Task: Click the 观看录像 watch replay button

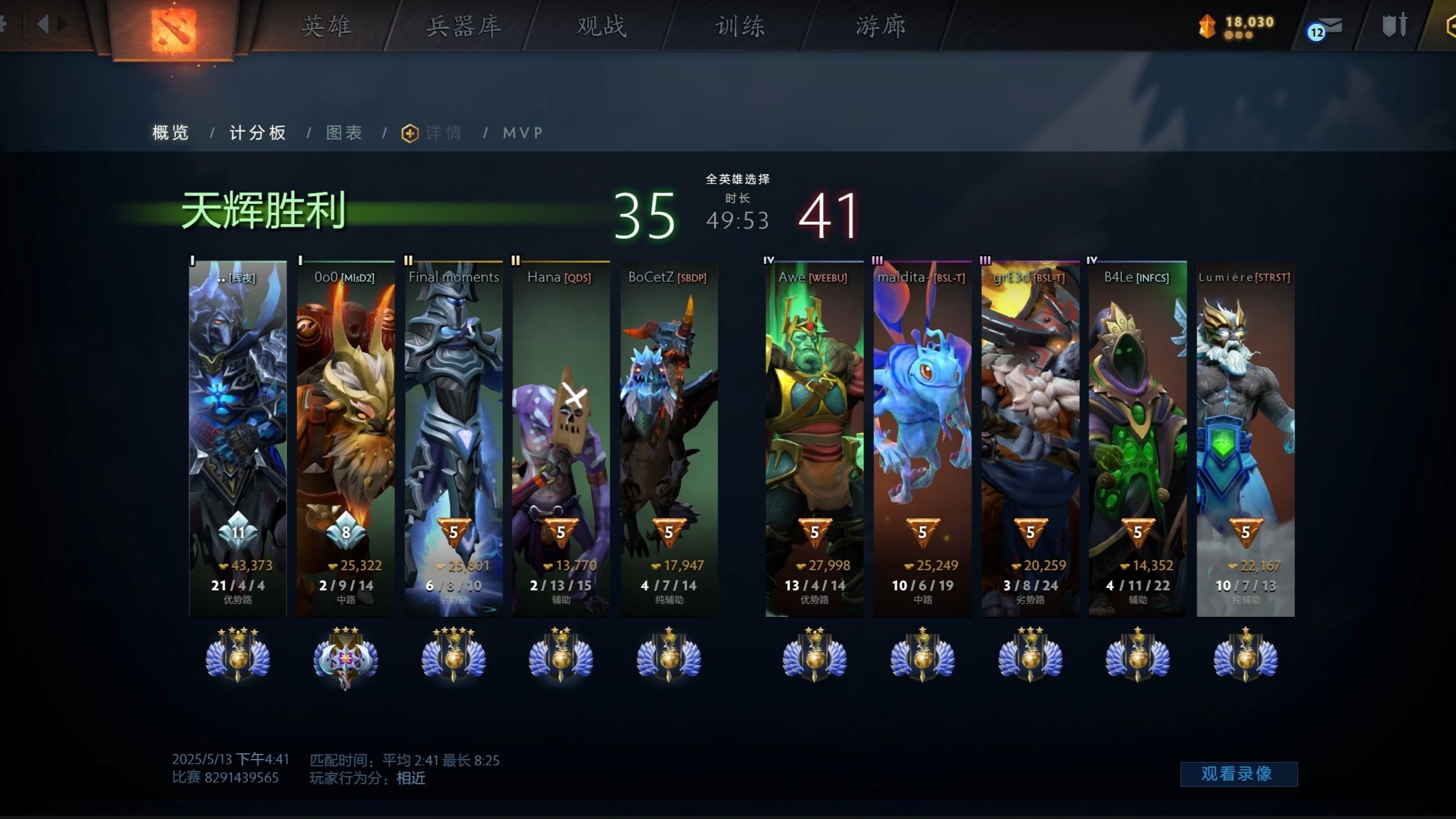Action: pos(1239,773)
